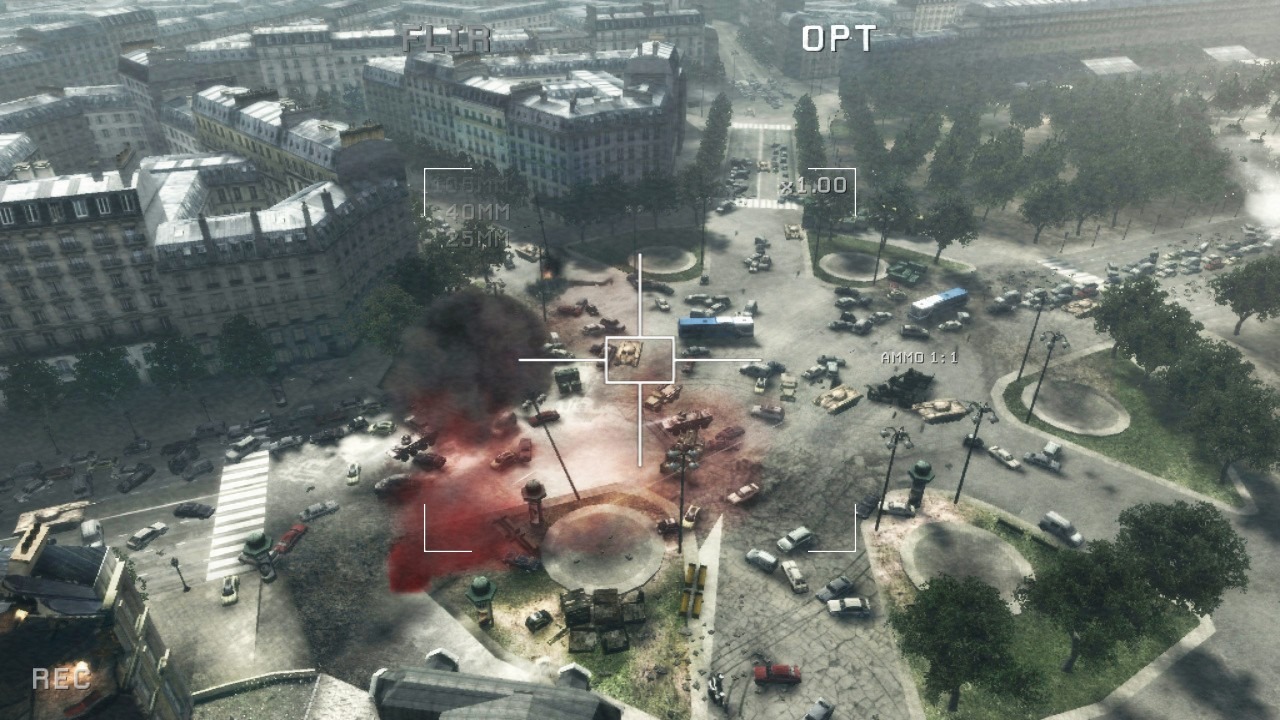Select the OPT optical view mode
The image size is (1280, 720).
pos(838,39)
